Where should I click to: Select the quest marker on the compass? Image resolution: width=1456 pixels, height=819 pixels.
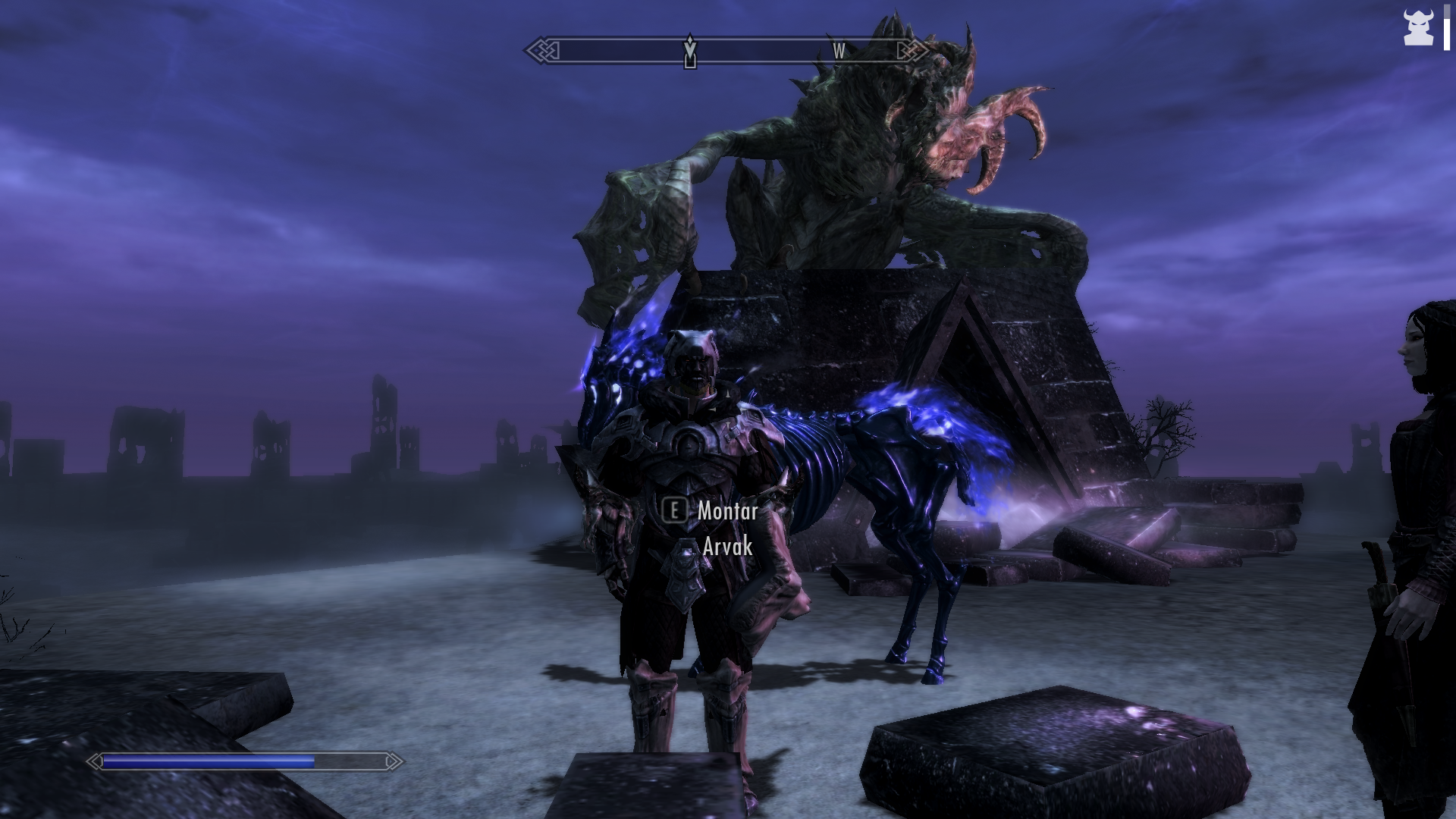[689, 51]
